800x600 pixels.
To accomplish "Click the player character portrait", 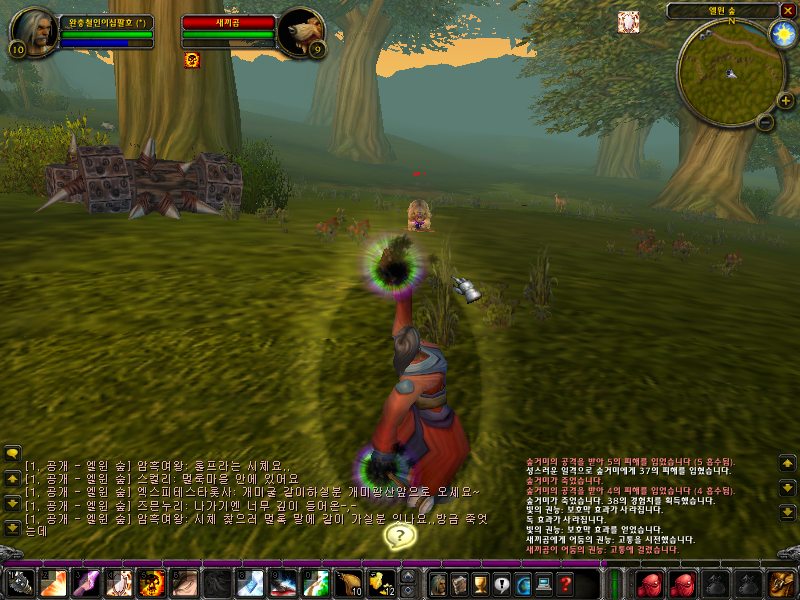I will 33,32.
